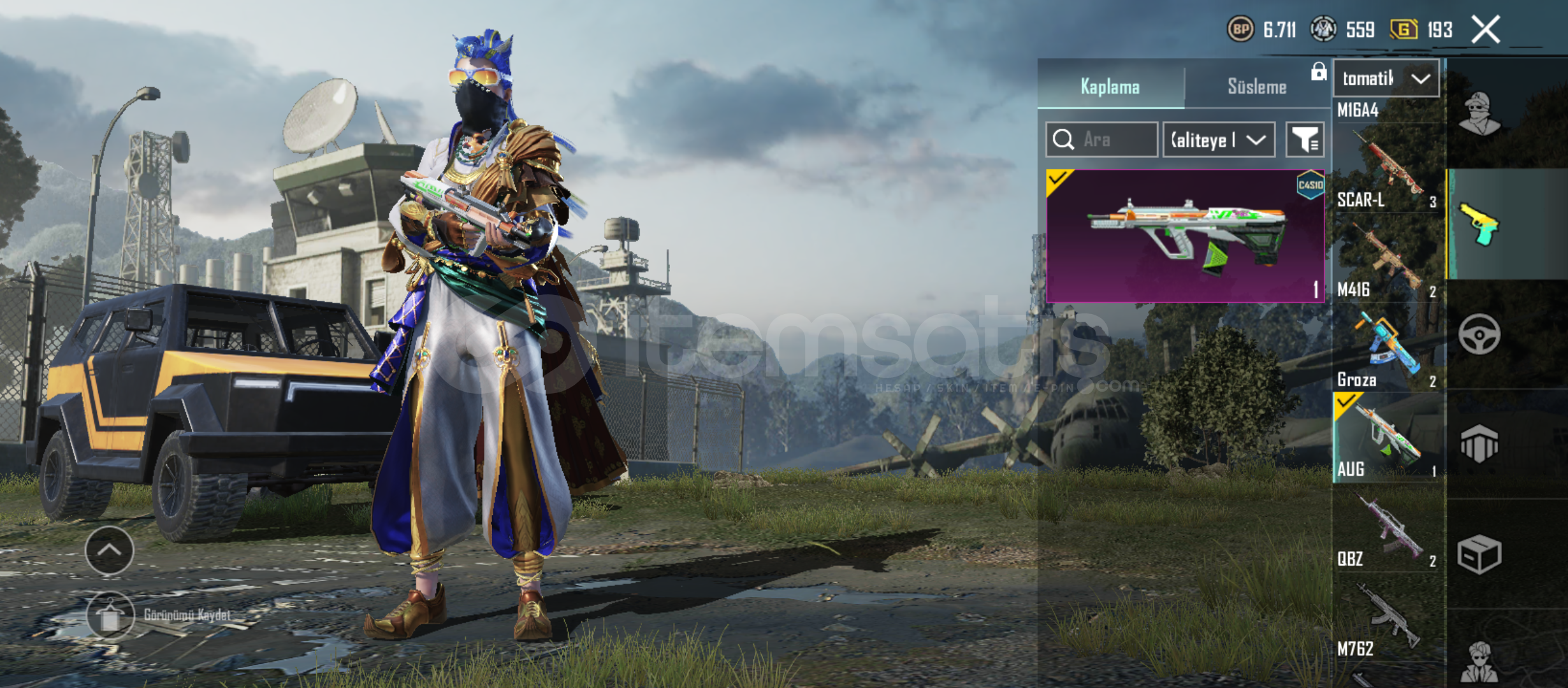Pick QBZ from the weapon list
Screen dimensions: 1568x688
pos(1387,529)
